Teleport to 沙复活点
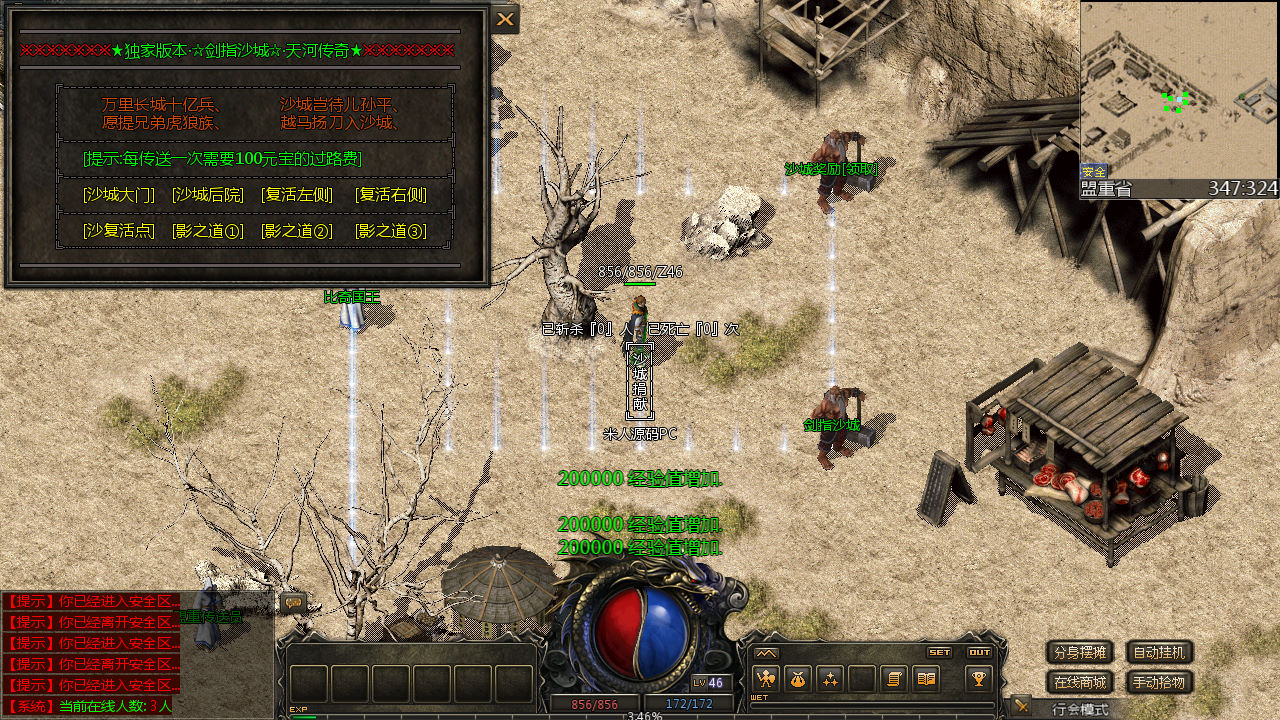 pyautogui.click(x=119, y=231)
